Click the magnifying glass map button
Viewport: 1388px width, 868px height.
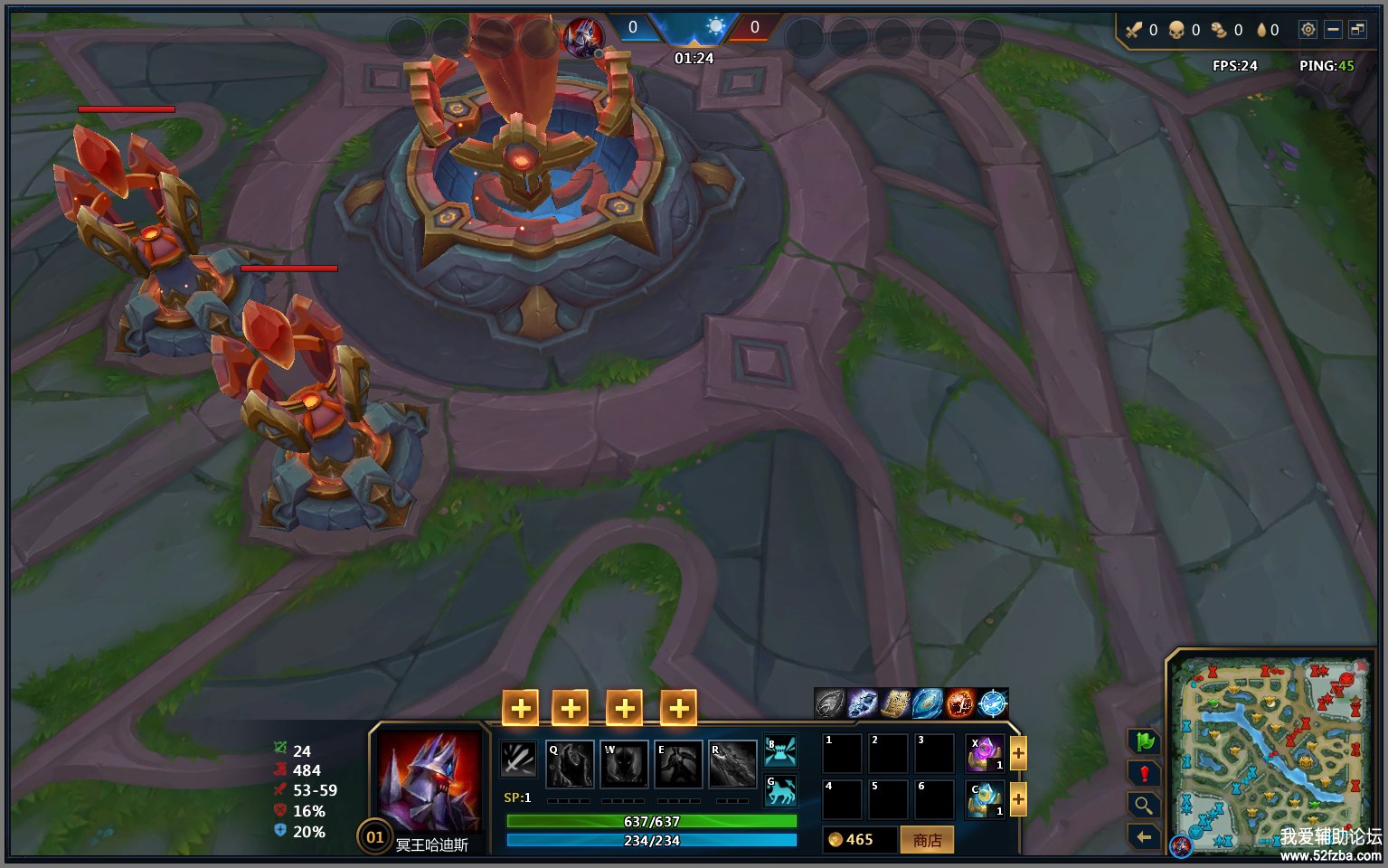click(x=1144, y=805)
